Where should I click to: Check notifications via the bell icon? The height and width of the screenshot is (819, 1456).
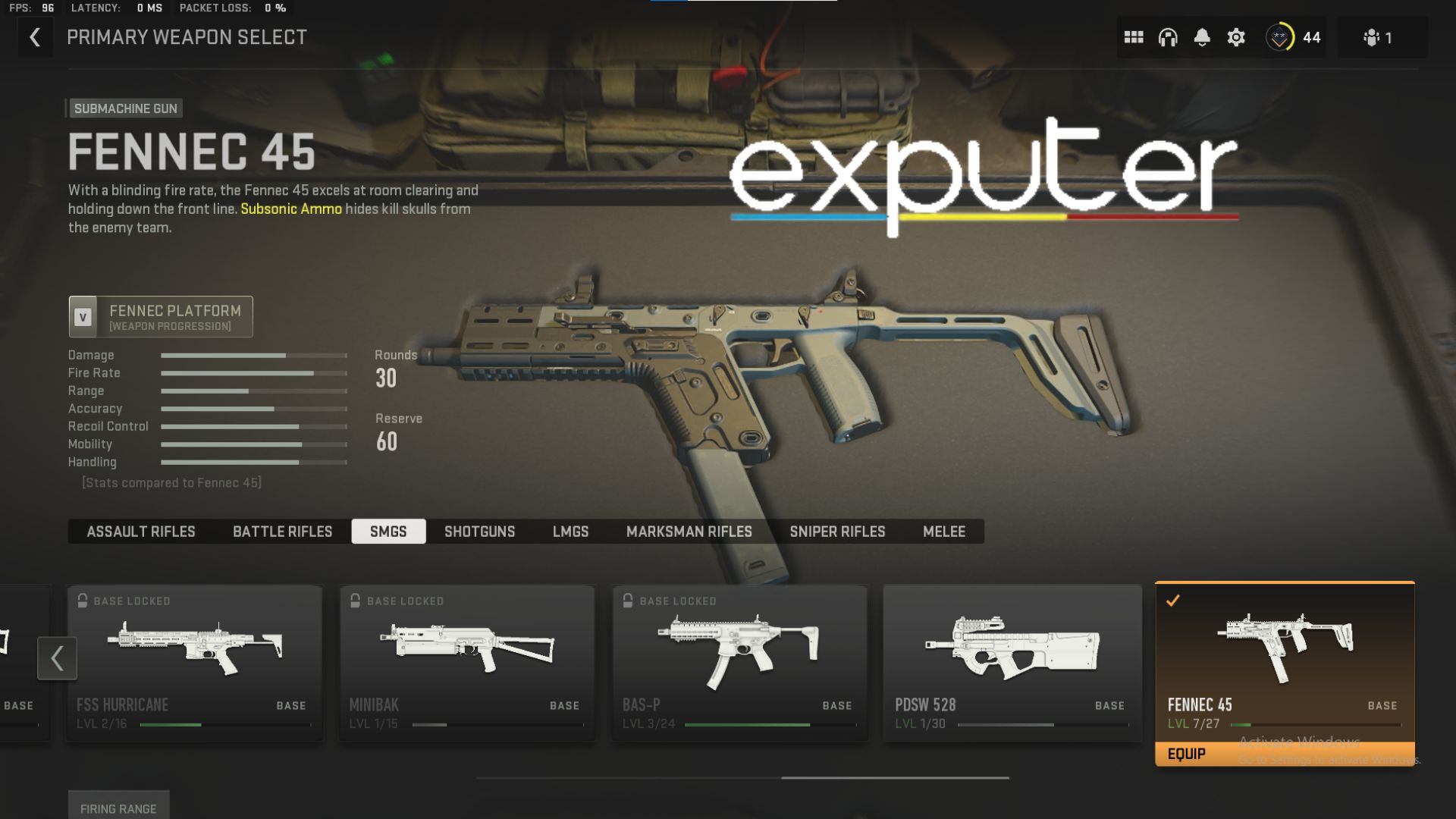1203,36
